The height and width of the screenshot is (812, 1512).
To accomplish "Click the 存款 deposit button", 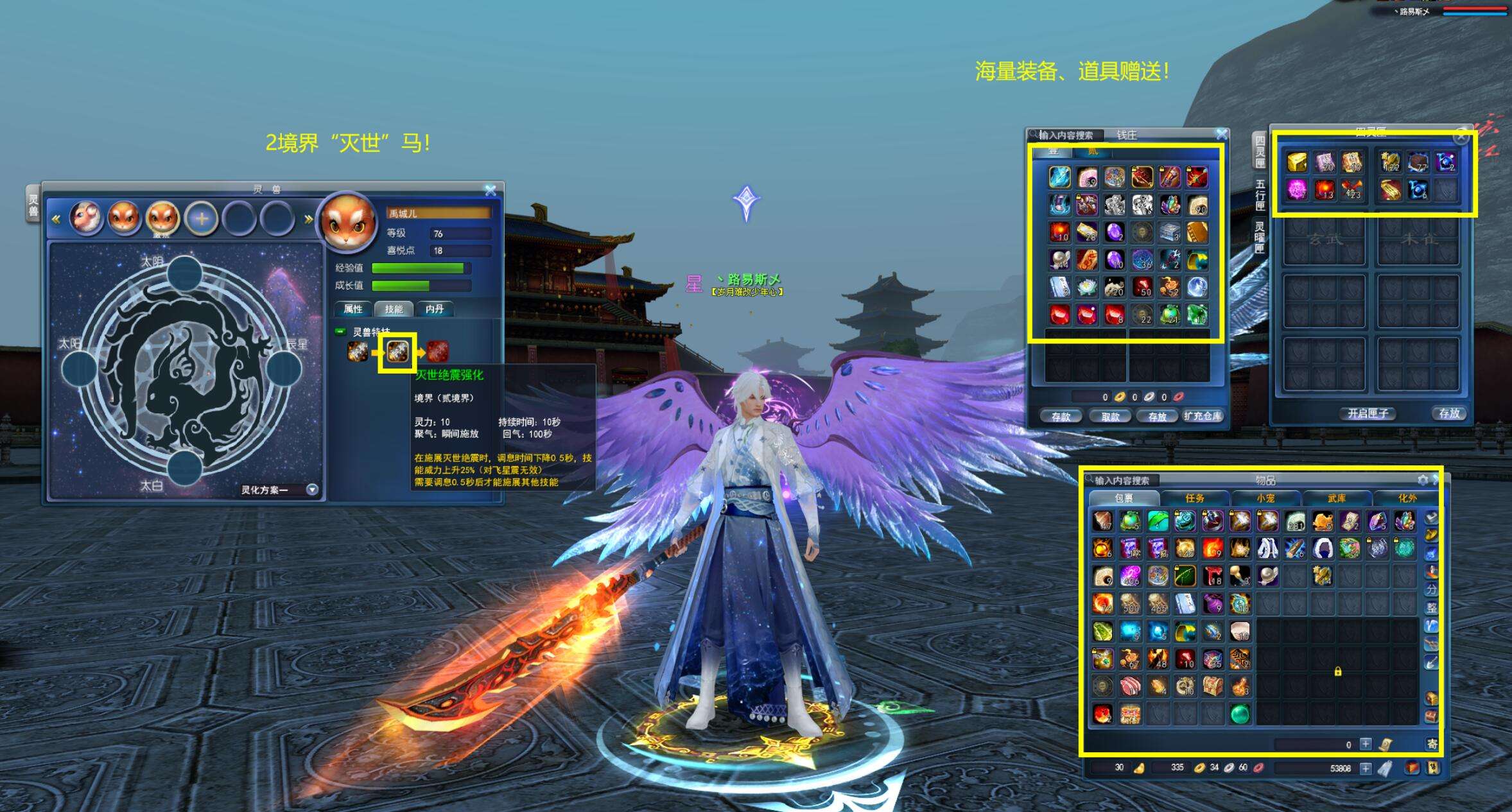I will point(1061,417).
